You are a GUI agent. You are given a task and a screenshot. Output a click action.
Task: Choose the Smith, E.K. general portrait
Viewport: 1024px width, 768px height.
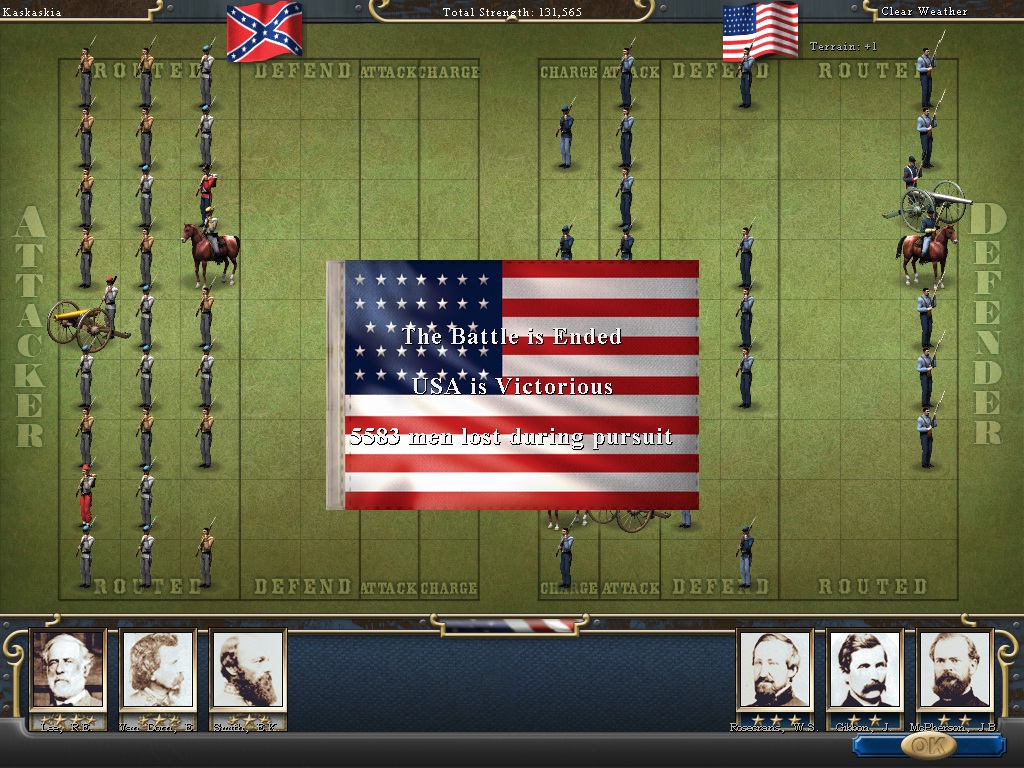pos(248,669)
